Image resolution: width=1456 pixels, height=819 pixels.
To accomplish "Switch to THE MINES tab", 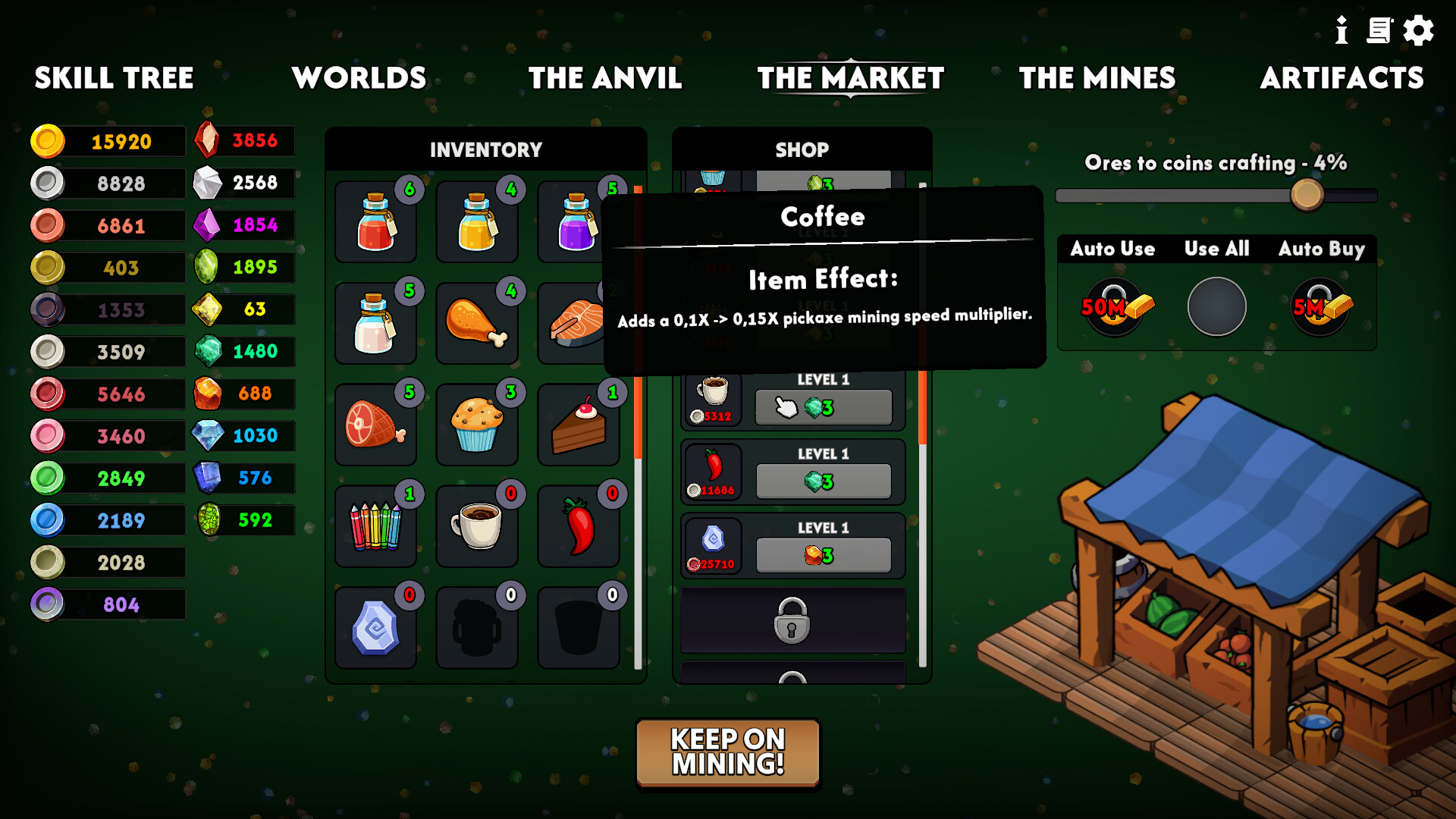I will pyautogui.click(x=1097, y=78).
